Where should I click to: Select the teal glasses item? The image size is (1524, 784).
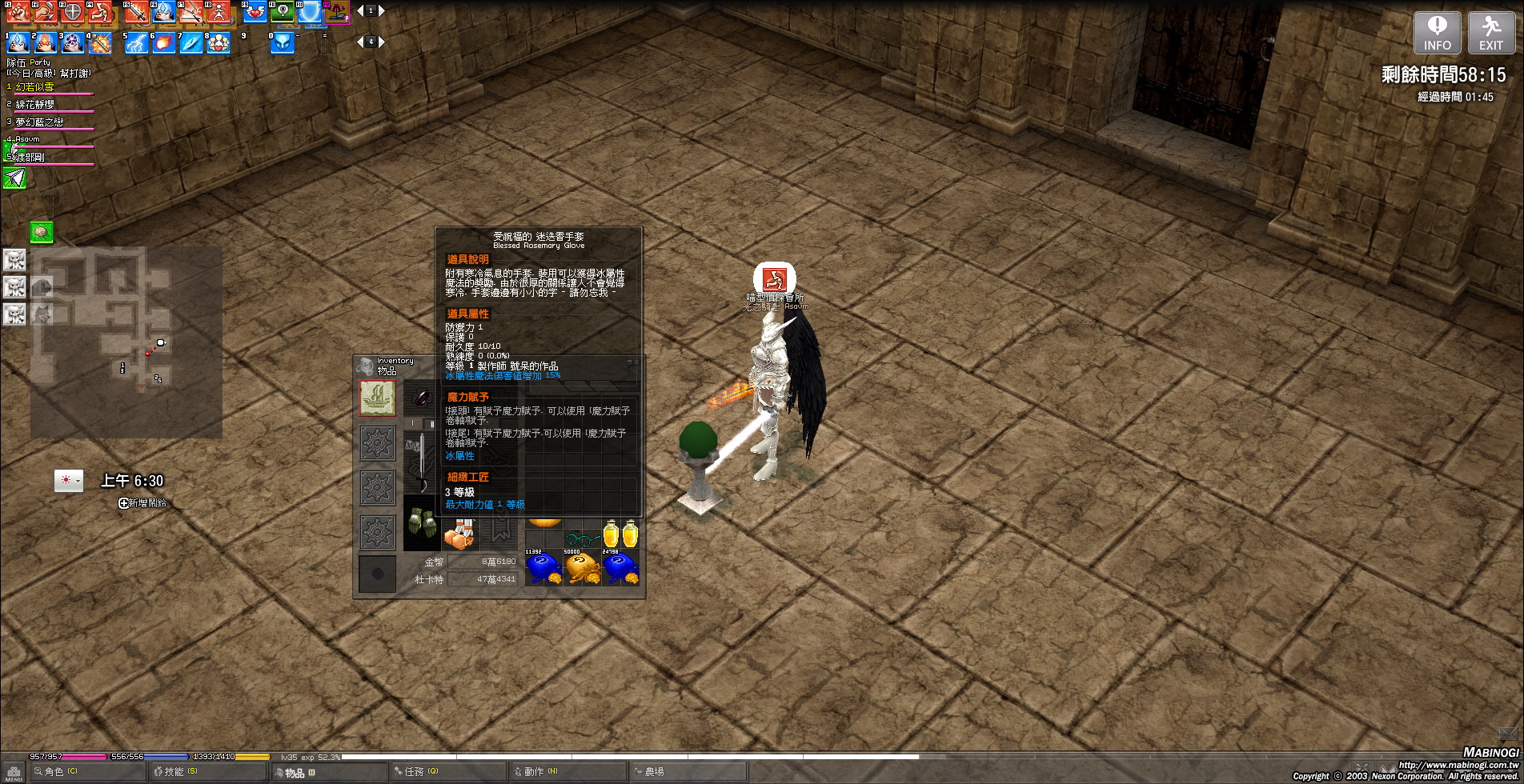coord(582,538)
